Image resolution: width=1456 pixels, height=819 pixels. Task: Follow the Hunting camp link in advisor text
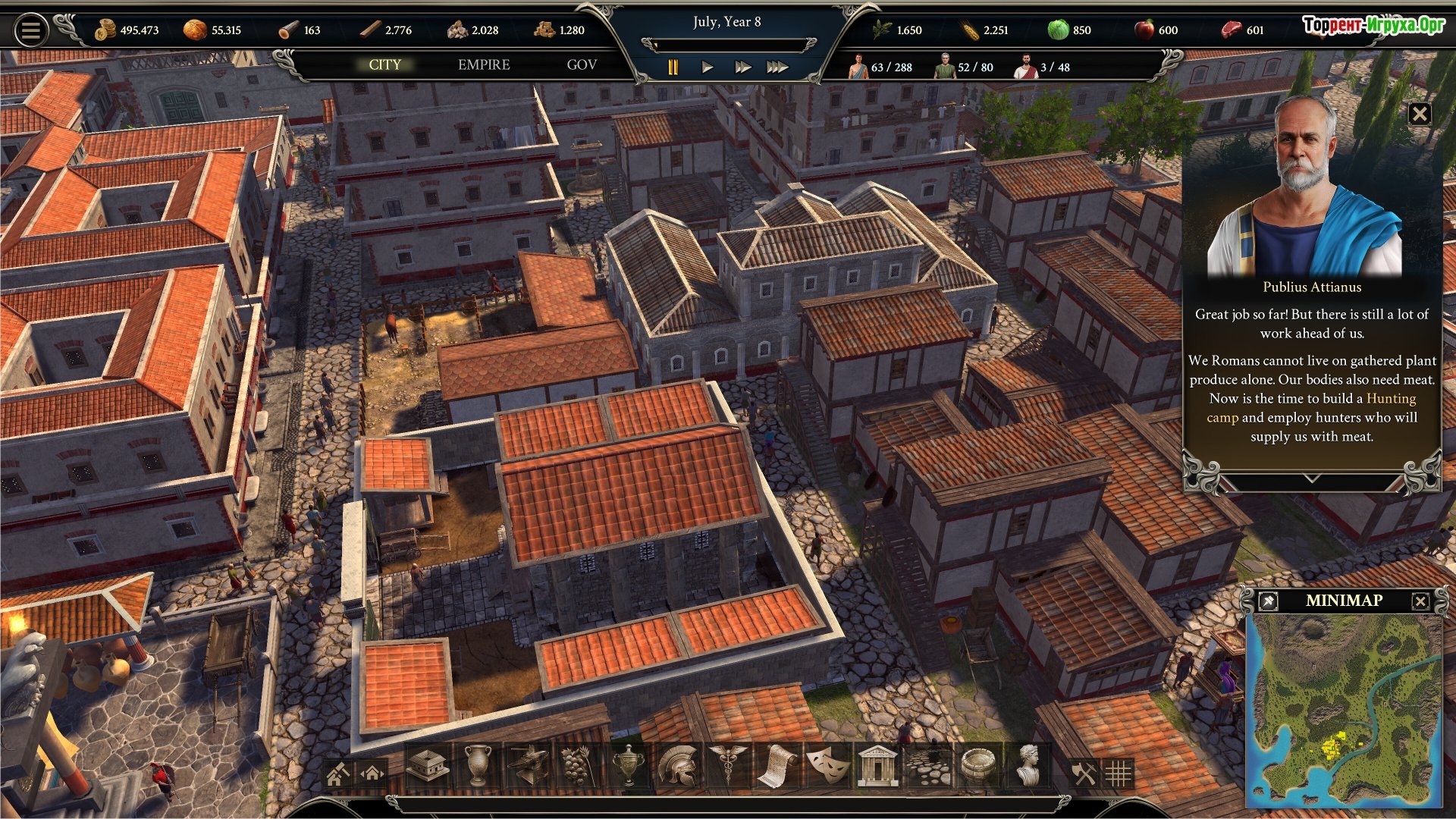1390,399
